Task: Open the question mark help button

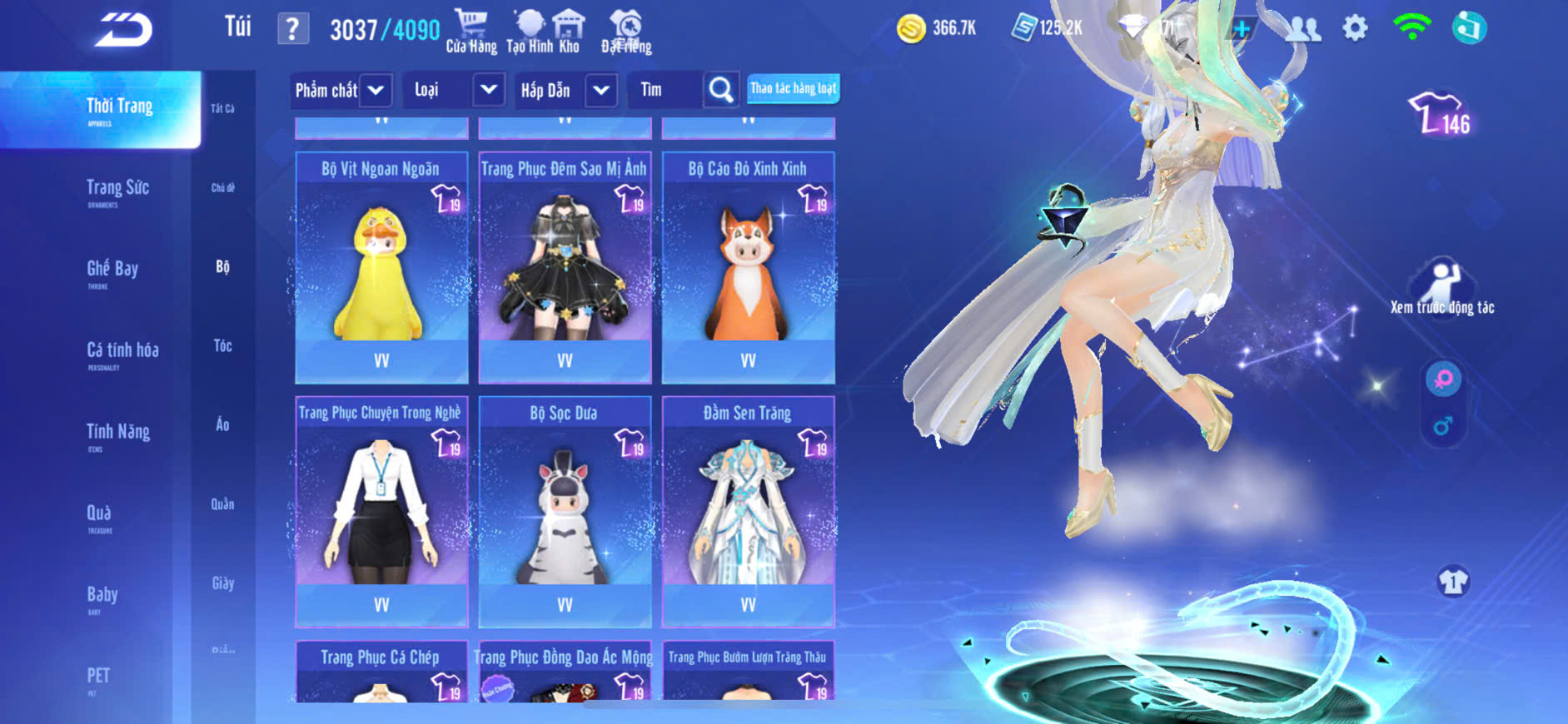Action: click(292, 29)
